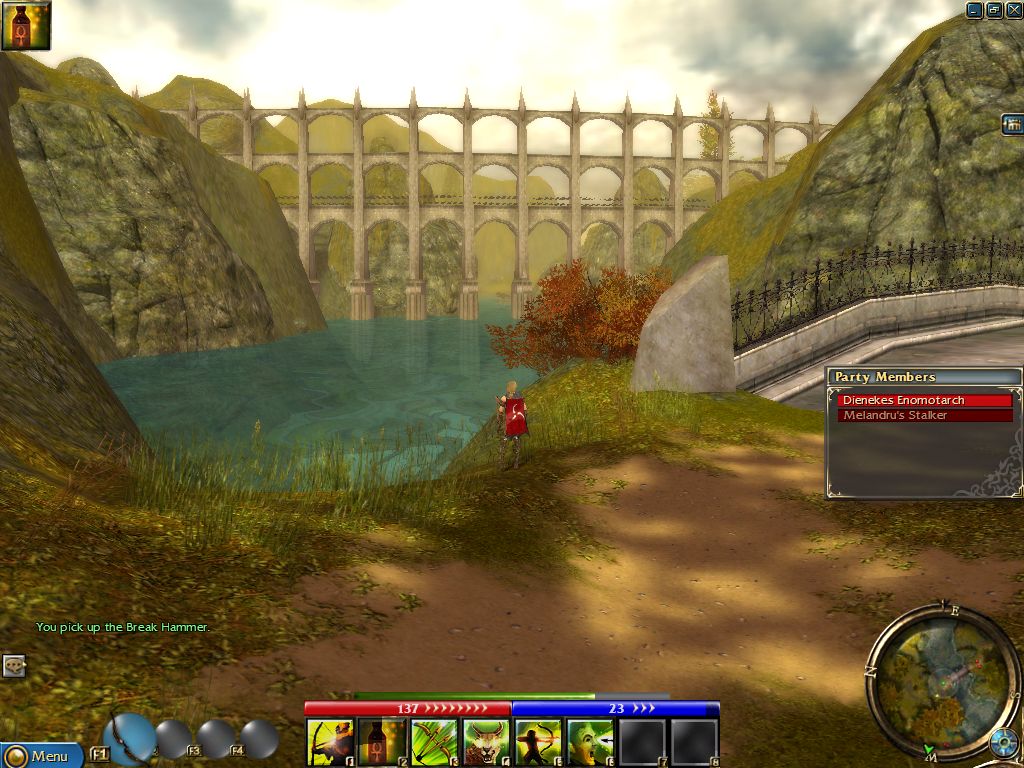Activate the glowing archer skill in slot 1
The width and height of the screenshot is (1024, 768).
pos(331,743)
